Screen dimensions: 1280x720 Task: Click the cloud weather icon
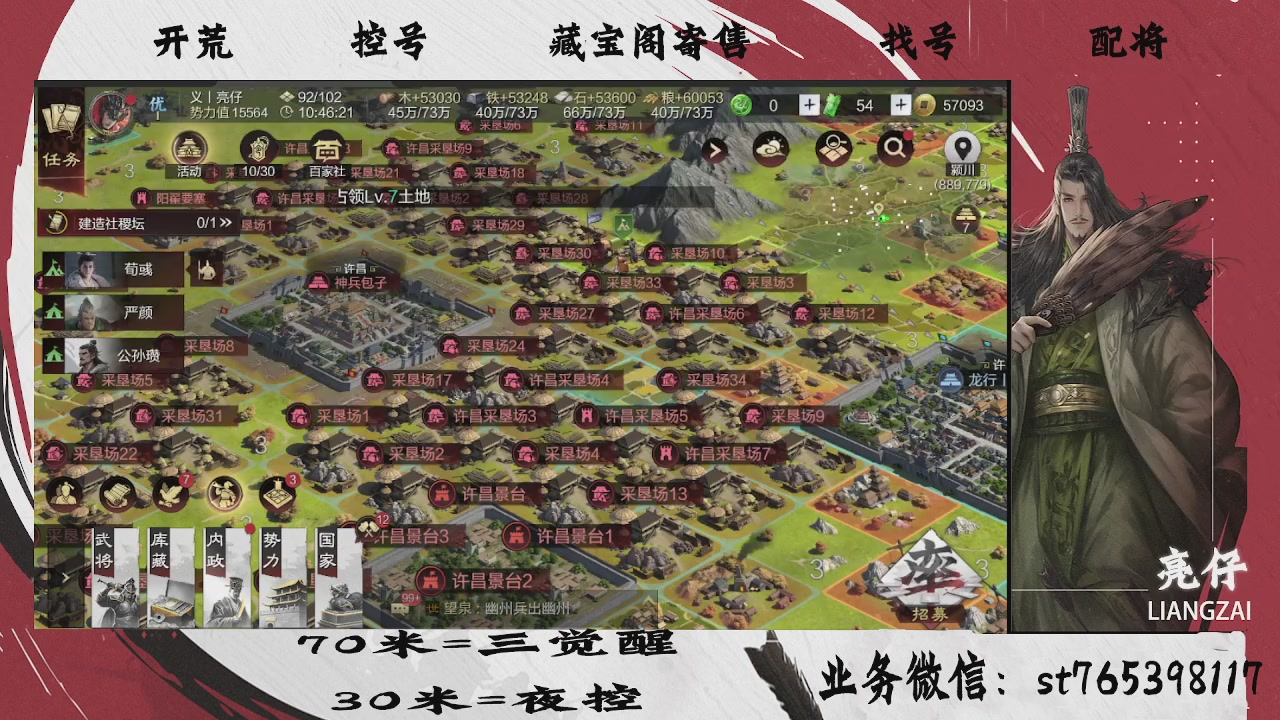pyautogui.click(x=771, y=148)
